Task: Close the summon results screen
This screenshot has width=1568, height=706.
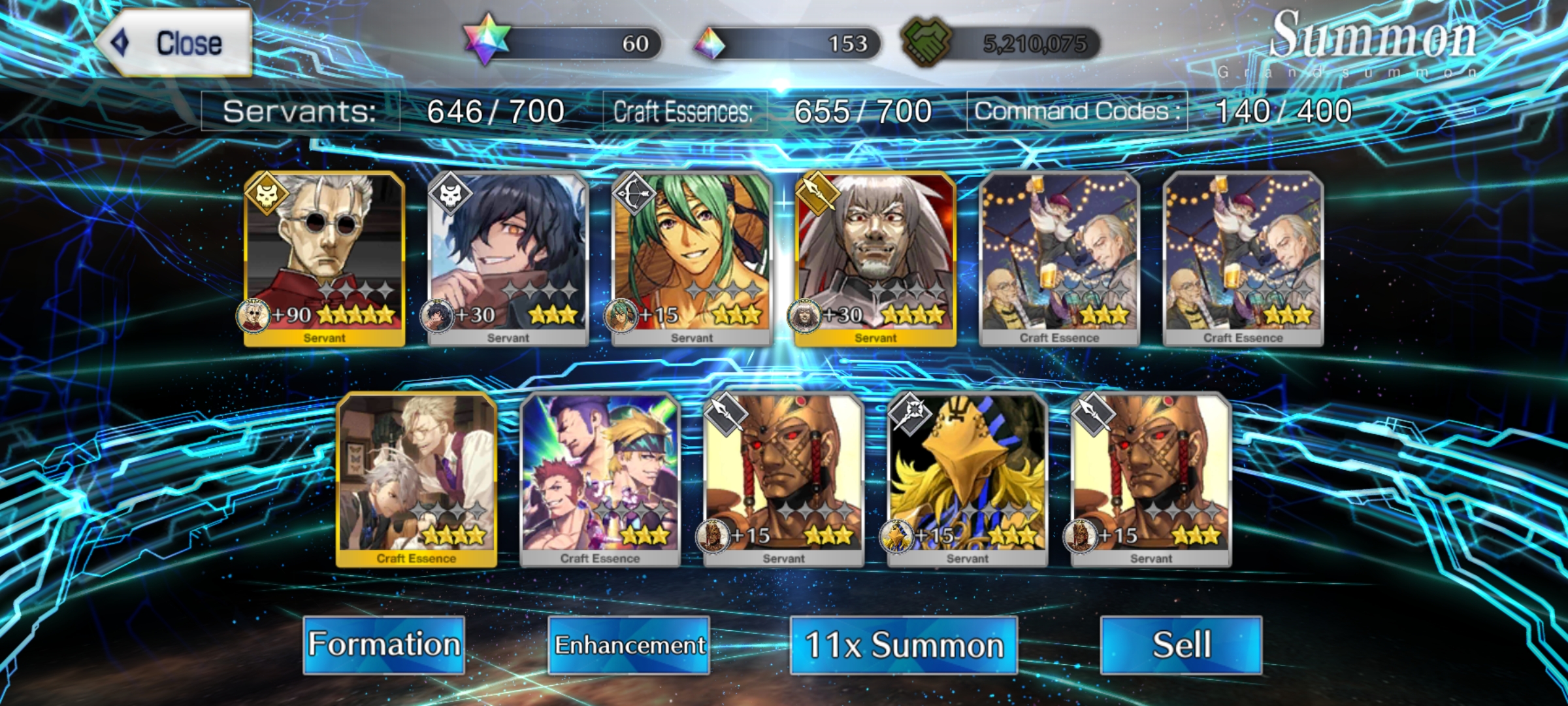Action: [x=175, y=43]
